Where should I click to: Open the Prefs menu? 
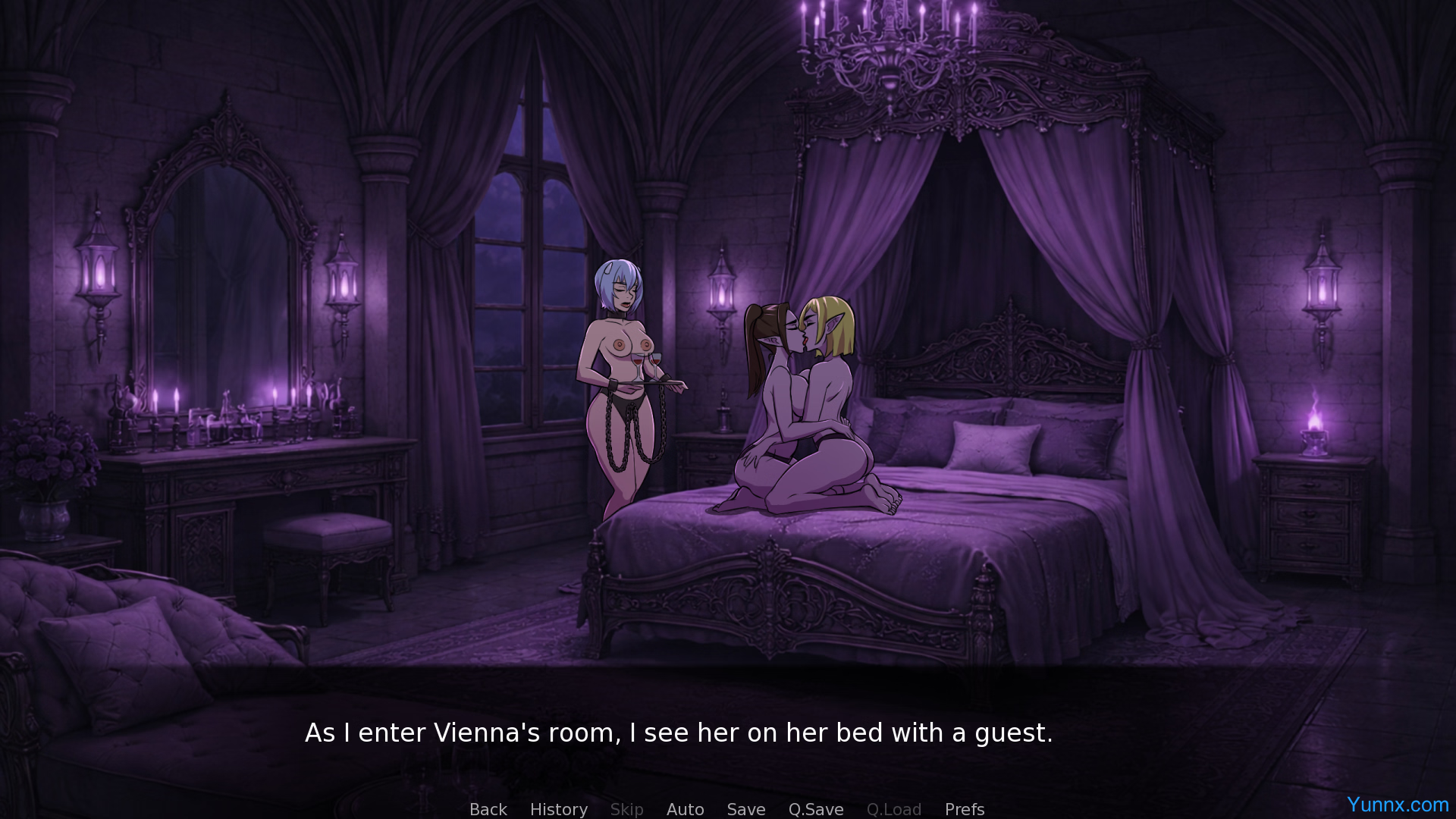coord(964,809)
